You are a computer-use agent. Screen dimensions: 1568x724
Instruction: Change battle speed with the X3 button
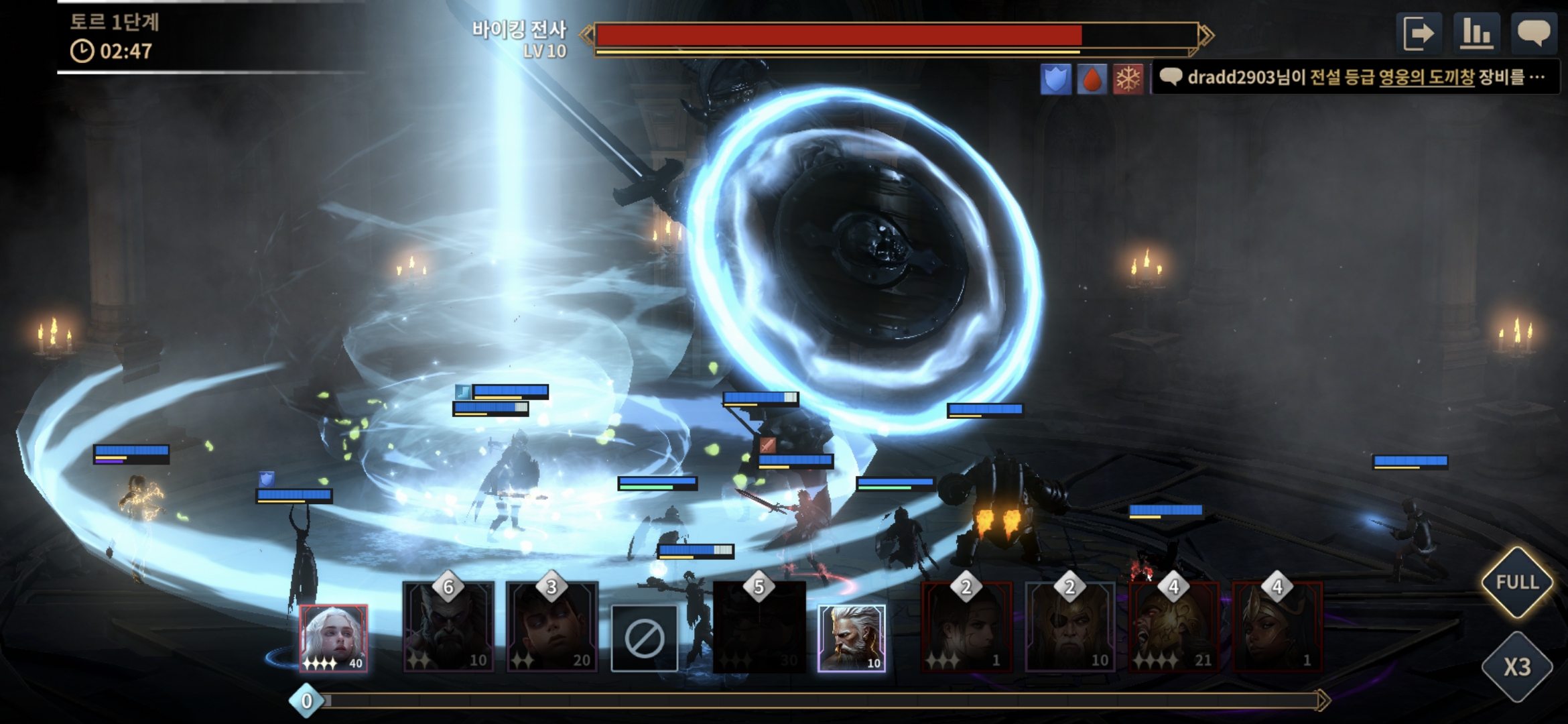1517,666
